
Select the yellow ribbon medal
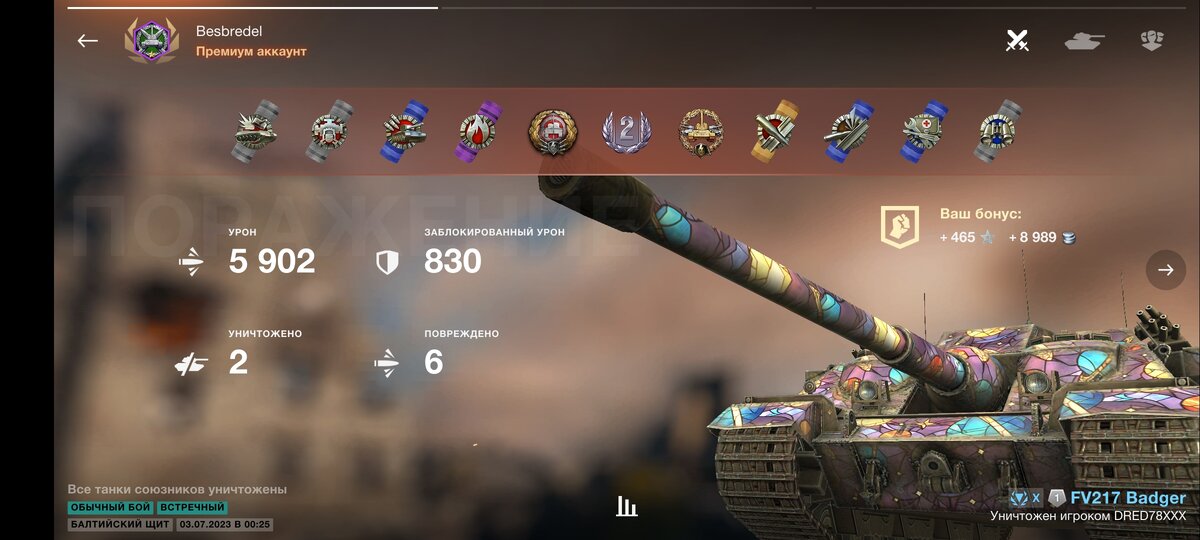(x=775, y=131)
